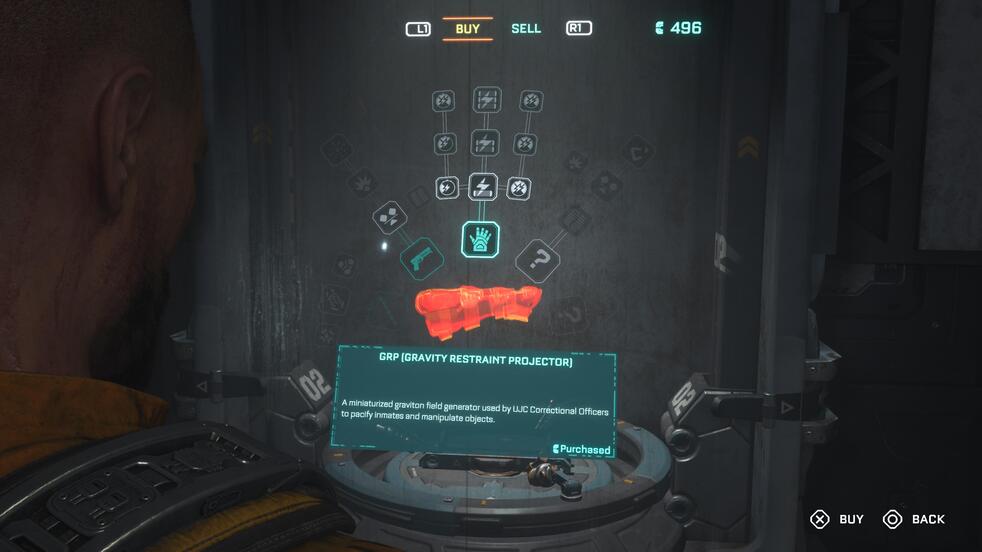The height and width of the screenshot is (552, 982).
Task: Choose the hand cannon pistol icon
Action: [422, 259]
